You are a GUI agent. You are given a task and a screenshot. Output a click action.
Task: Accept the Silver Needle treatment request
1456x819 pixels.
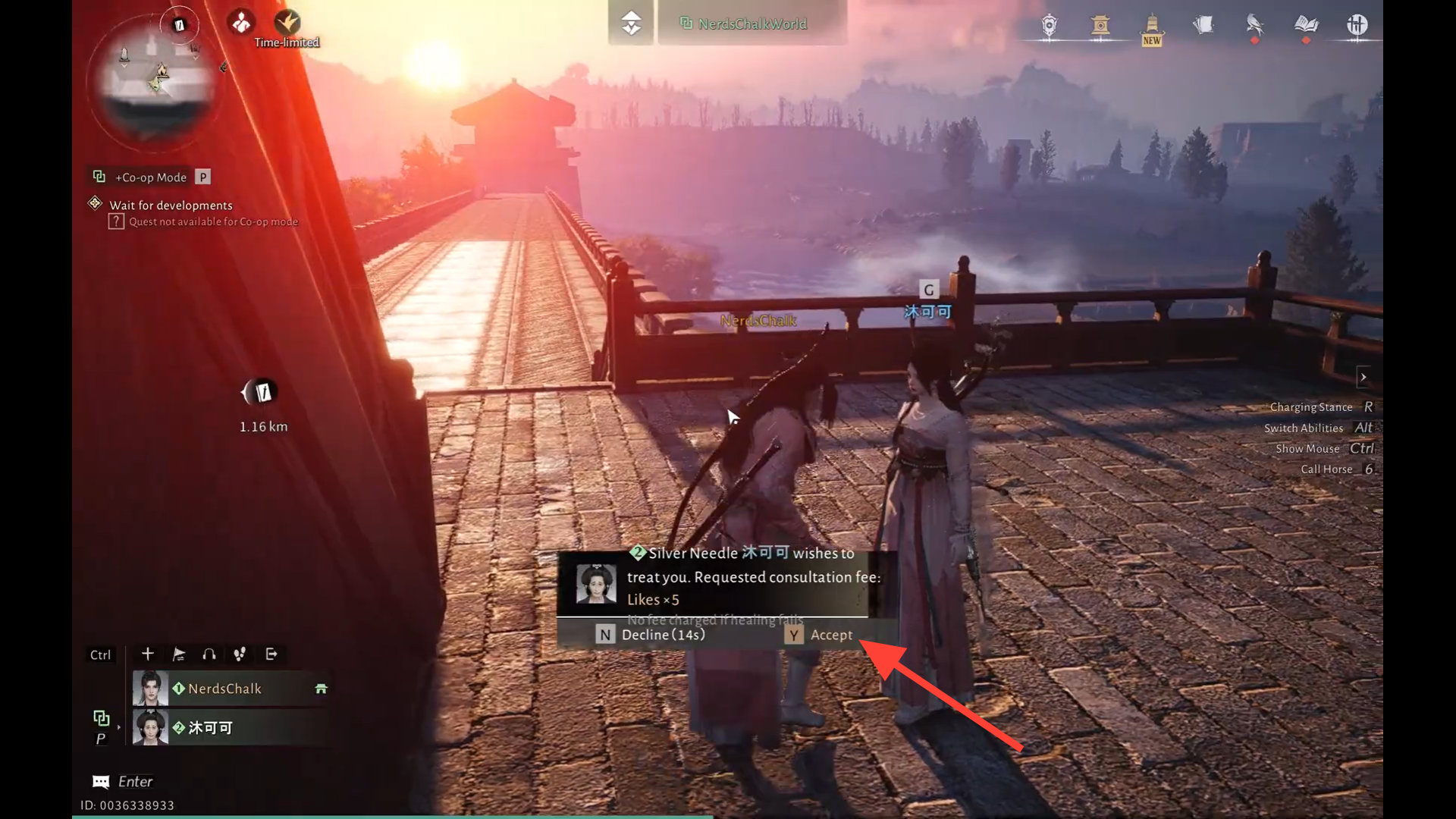click(819, 635)
